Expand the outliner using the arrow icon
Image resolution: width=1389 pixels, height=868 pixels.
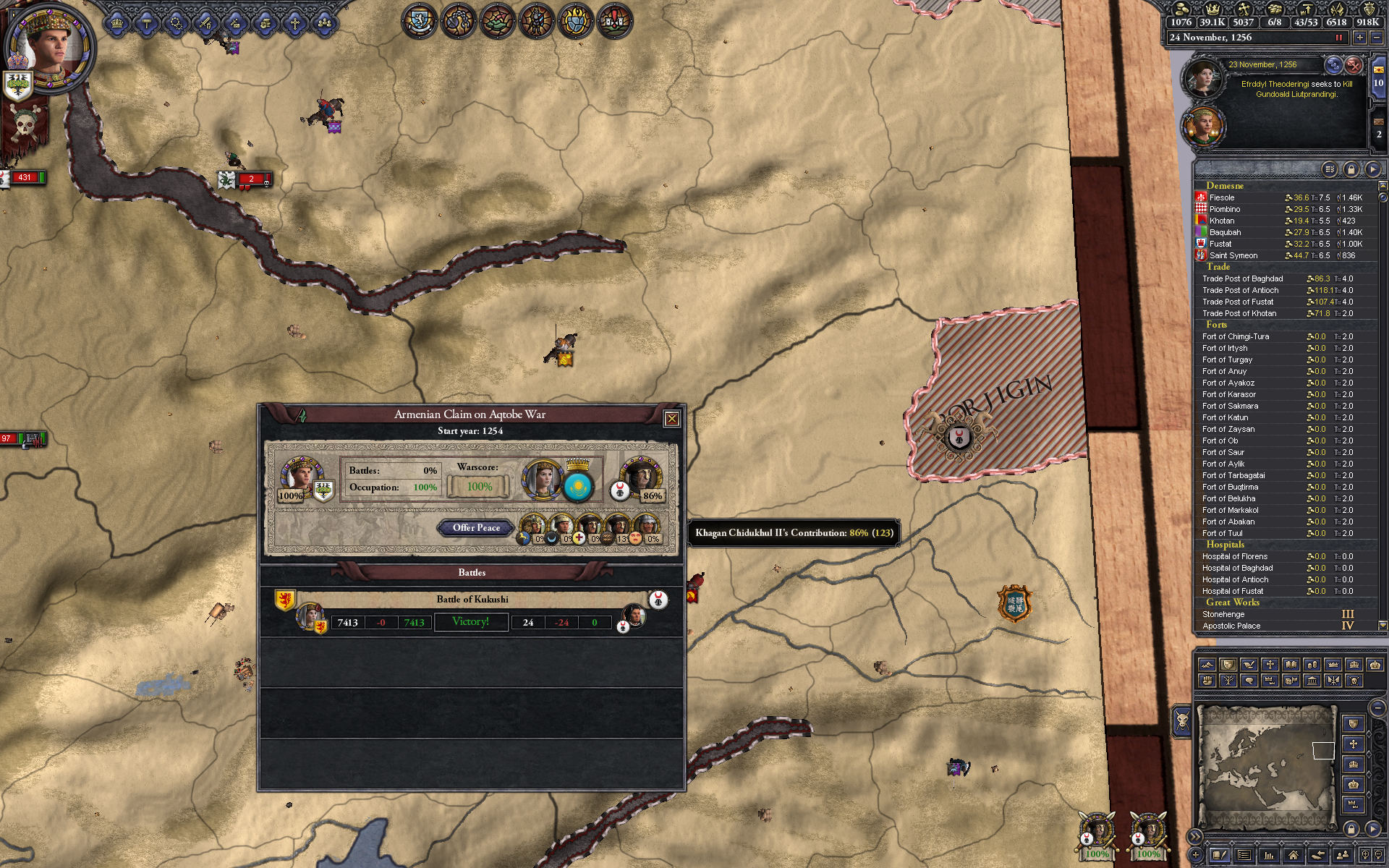click(x=1375, y=169)
